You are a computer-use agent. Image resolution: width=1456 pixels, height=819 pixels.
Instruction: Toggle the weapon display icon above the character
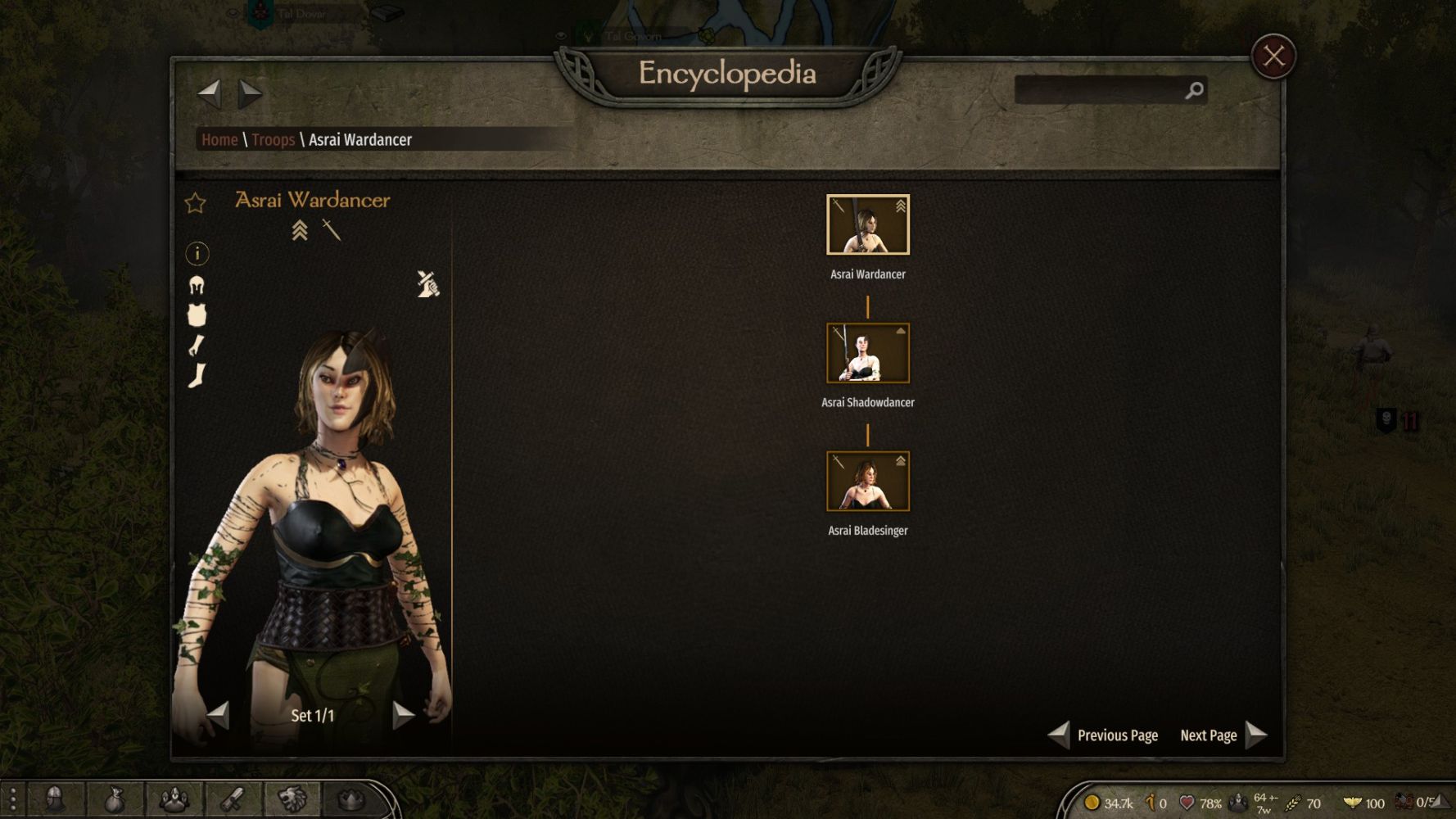pyautogui.click(x=427, y=284)
